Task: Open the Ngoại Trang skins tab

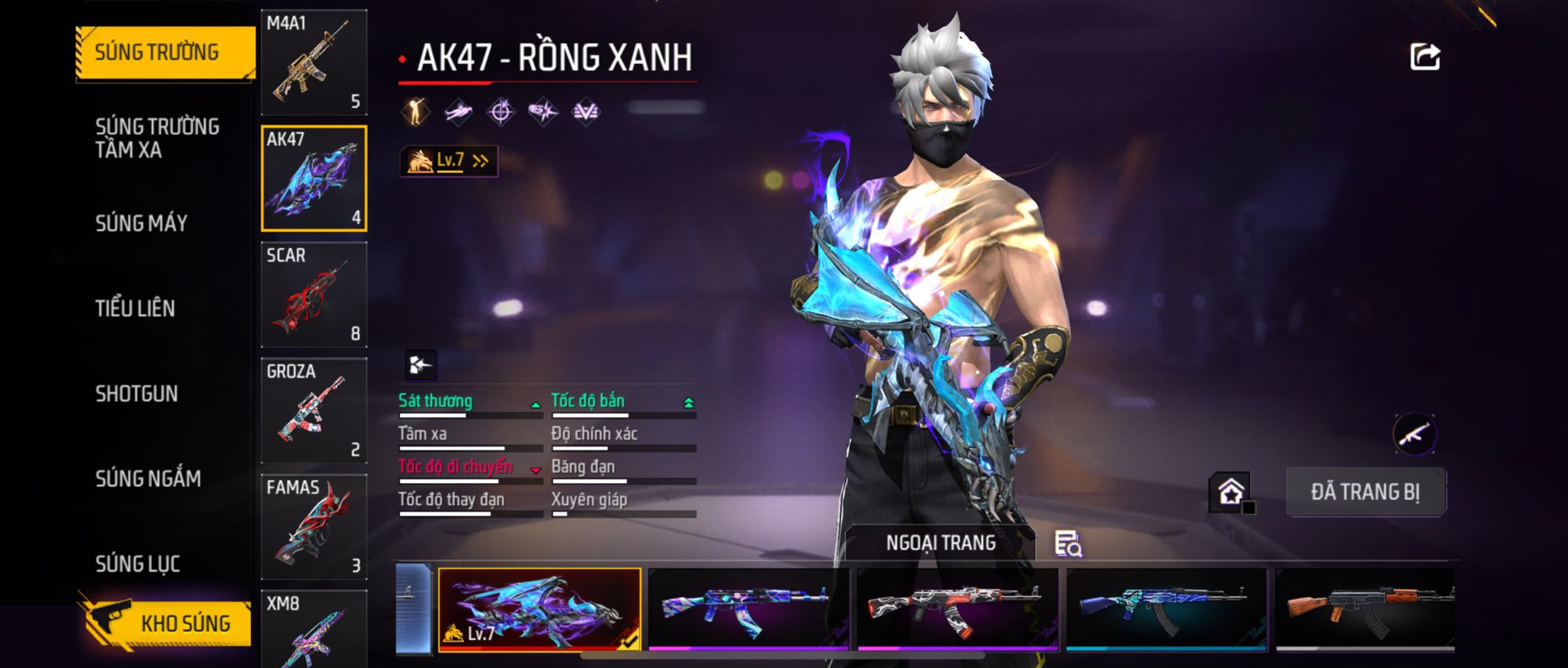Action: (x=941, y=543)
